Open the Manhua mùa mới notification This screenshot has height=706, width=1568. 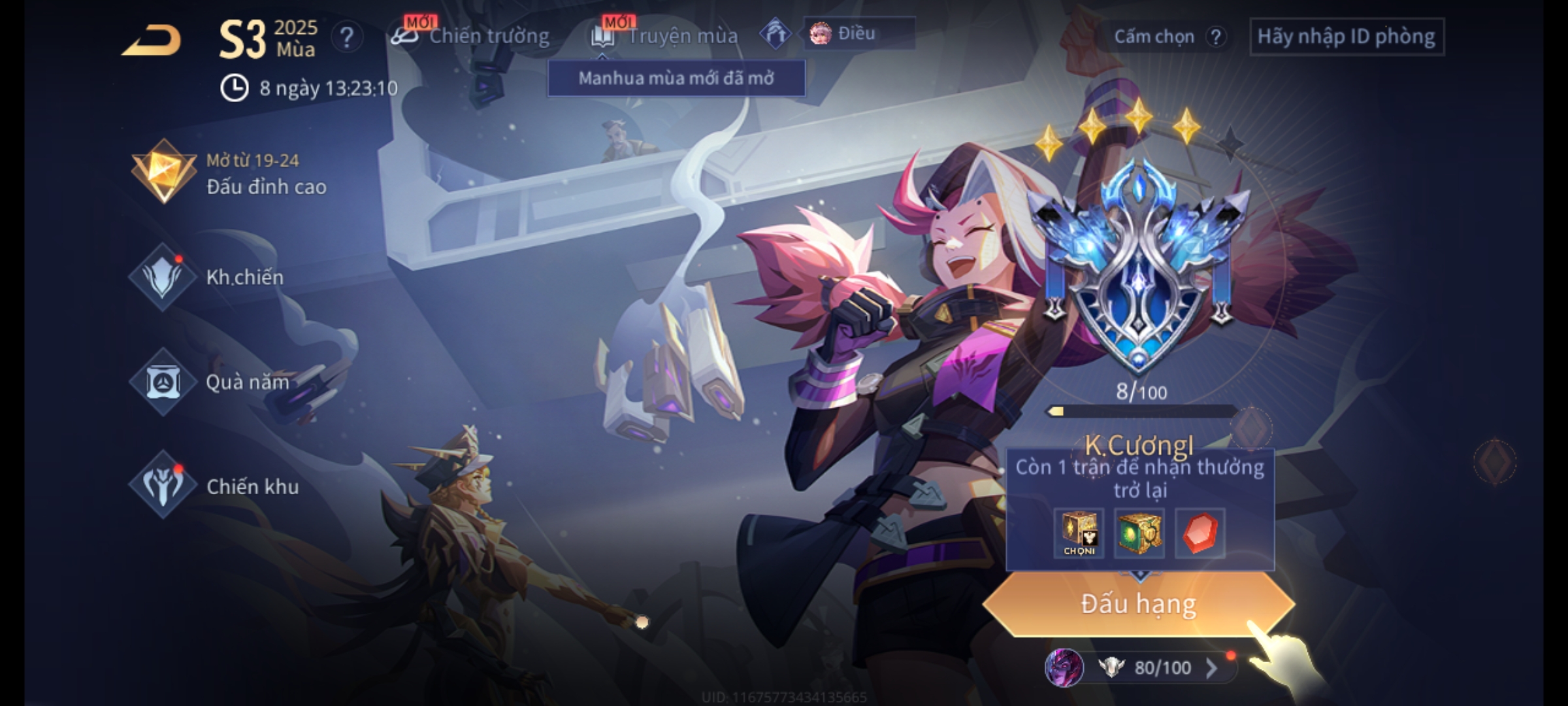click(676, 78)
